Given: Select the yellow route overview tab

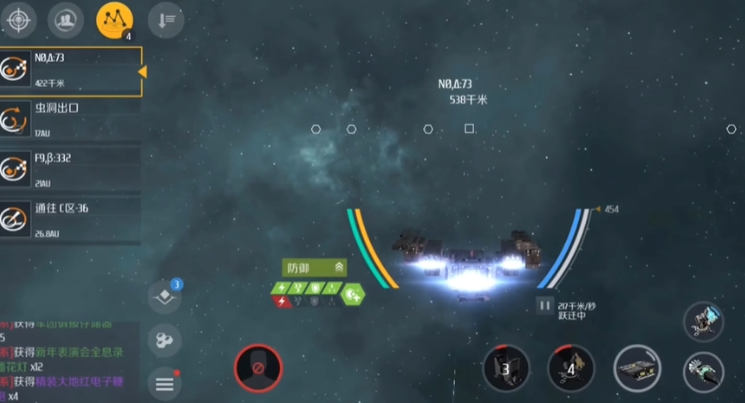Looking at the screenshot, I should [112, 18].
